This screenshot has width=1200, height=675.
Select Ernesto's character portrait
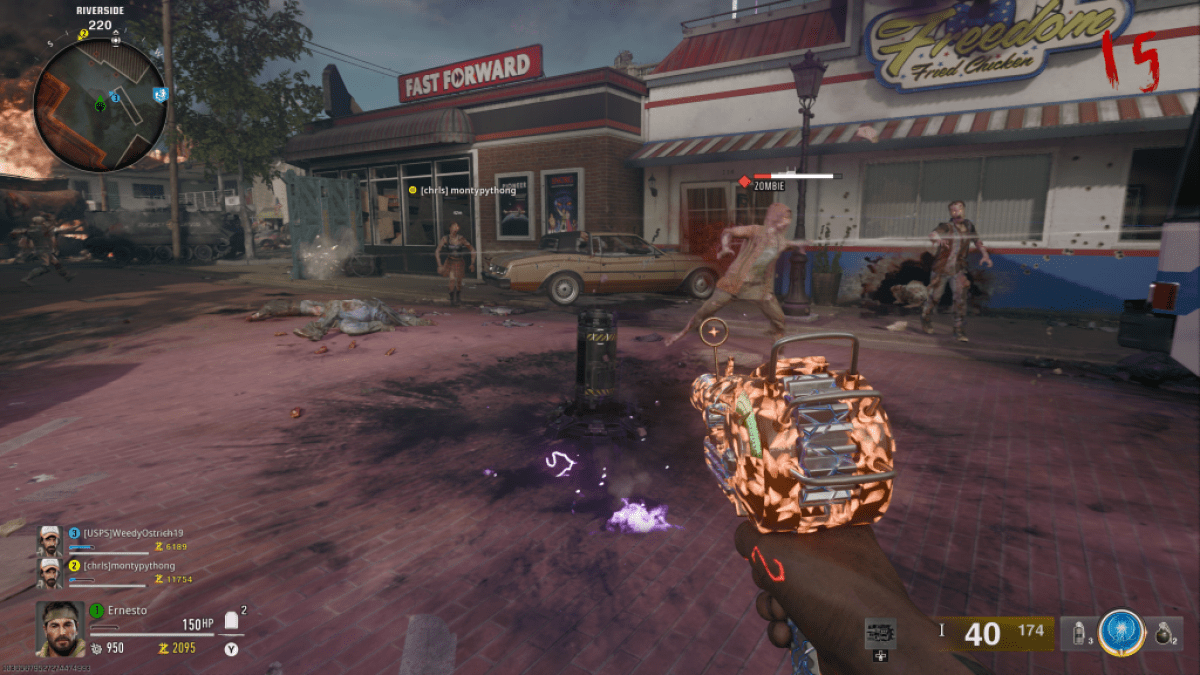[x=59, y=627]
